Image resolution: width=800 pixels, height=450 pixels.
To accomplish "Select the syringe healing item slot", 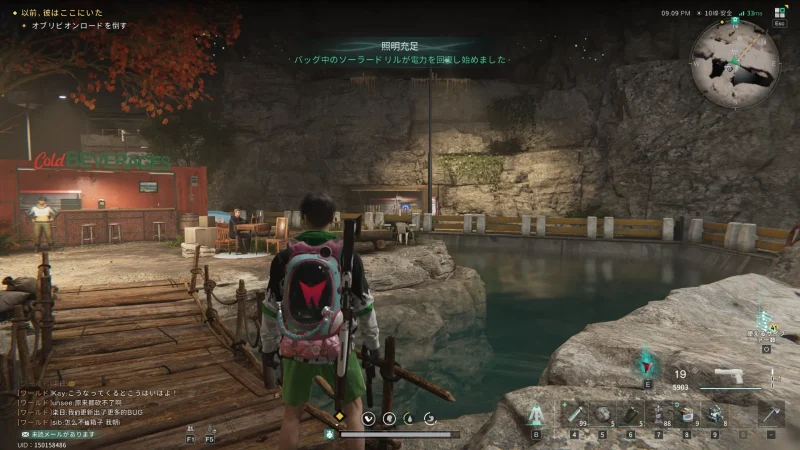I will [575, 414].
